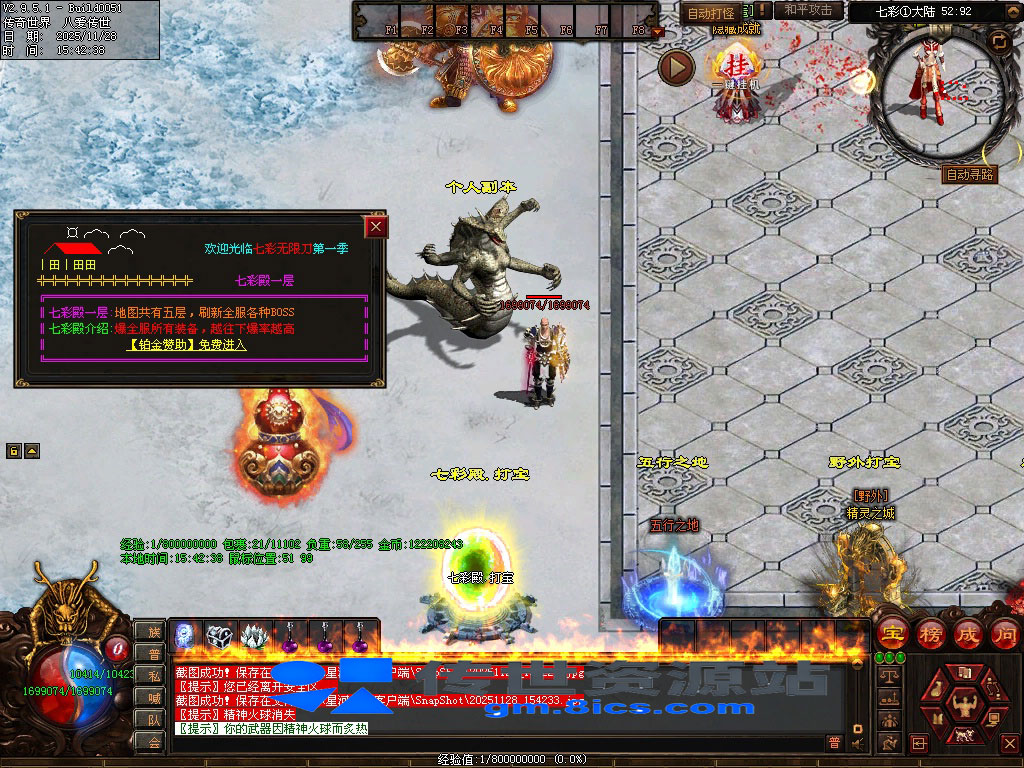Toggle 自动打怪 auto-fight button
Image resolution: width=1024 pixels, height=768 pixels.
click(711, 13)
